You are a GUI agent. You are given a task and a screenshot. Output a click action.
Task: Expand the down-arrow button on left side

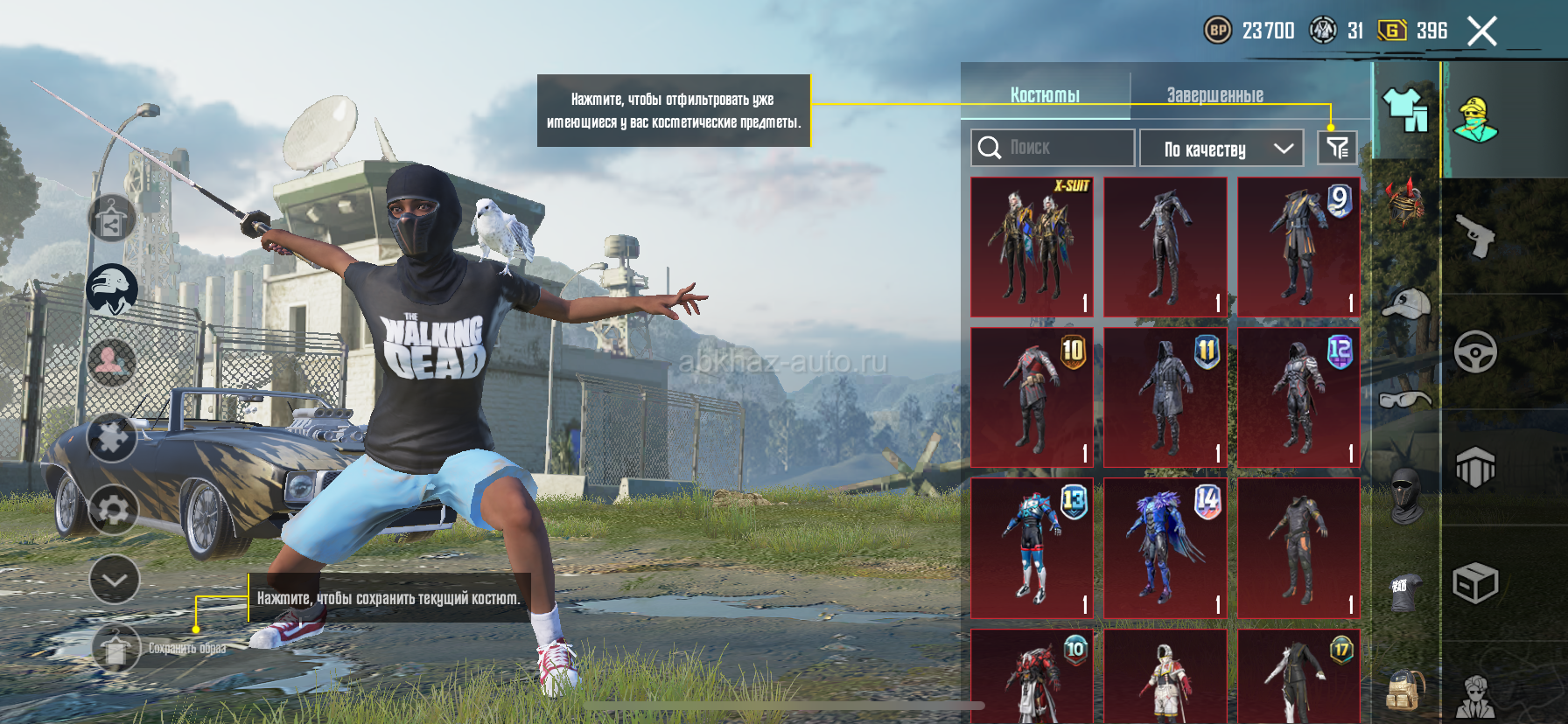[115, 579]
